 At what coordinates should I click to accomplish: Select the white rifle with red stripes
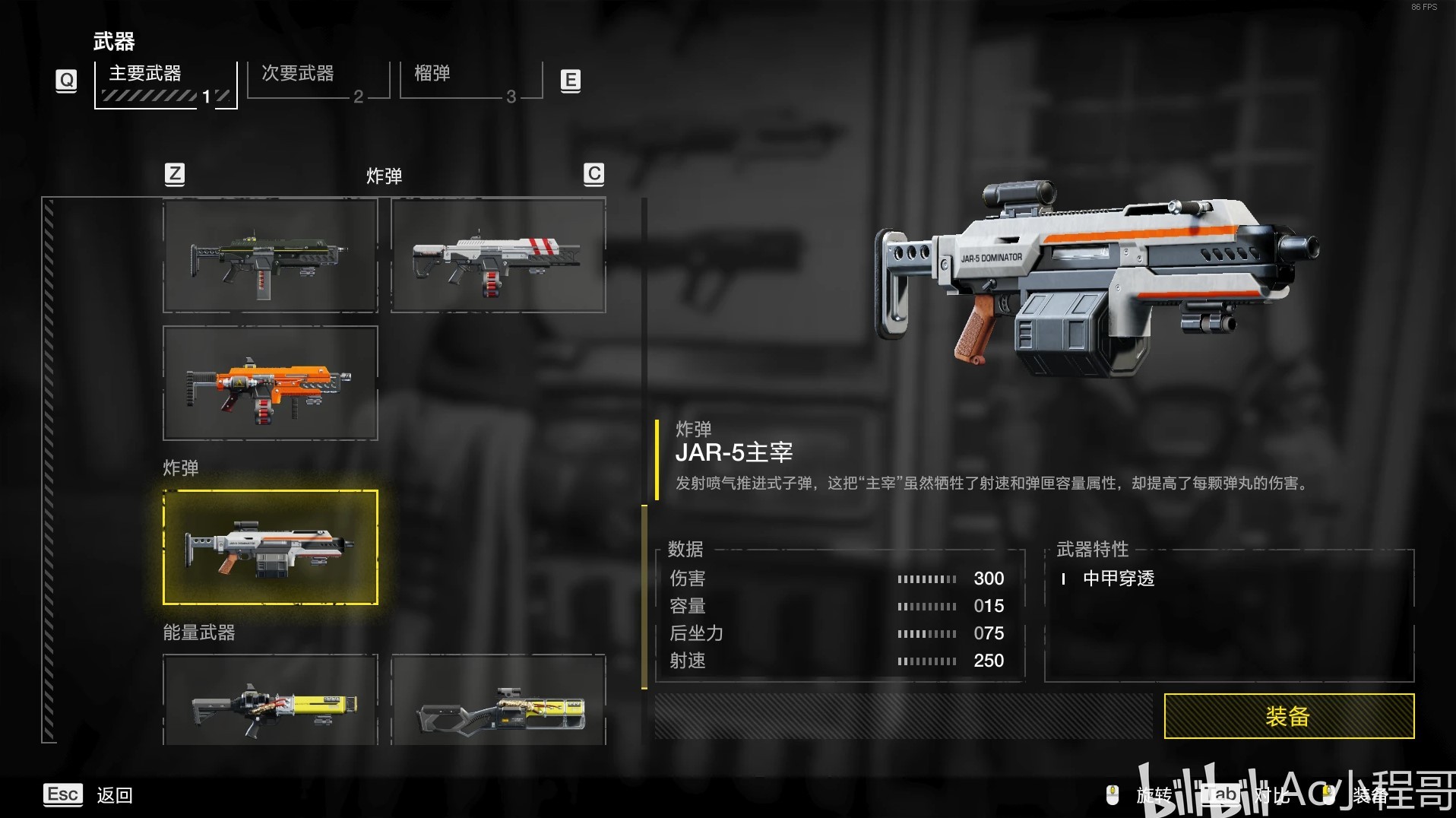pyautogui.click(x=498, y=255)
